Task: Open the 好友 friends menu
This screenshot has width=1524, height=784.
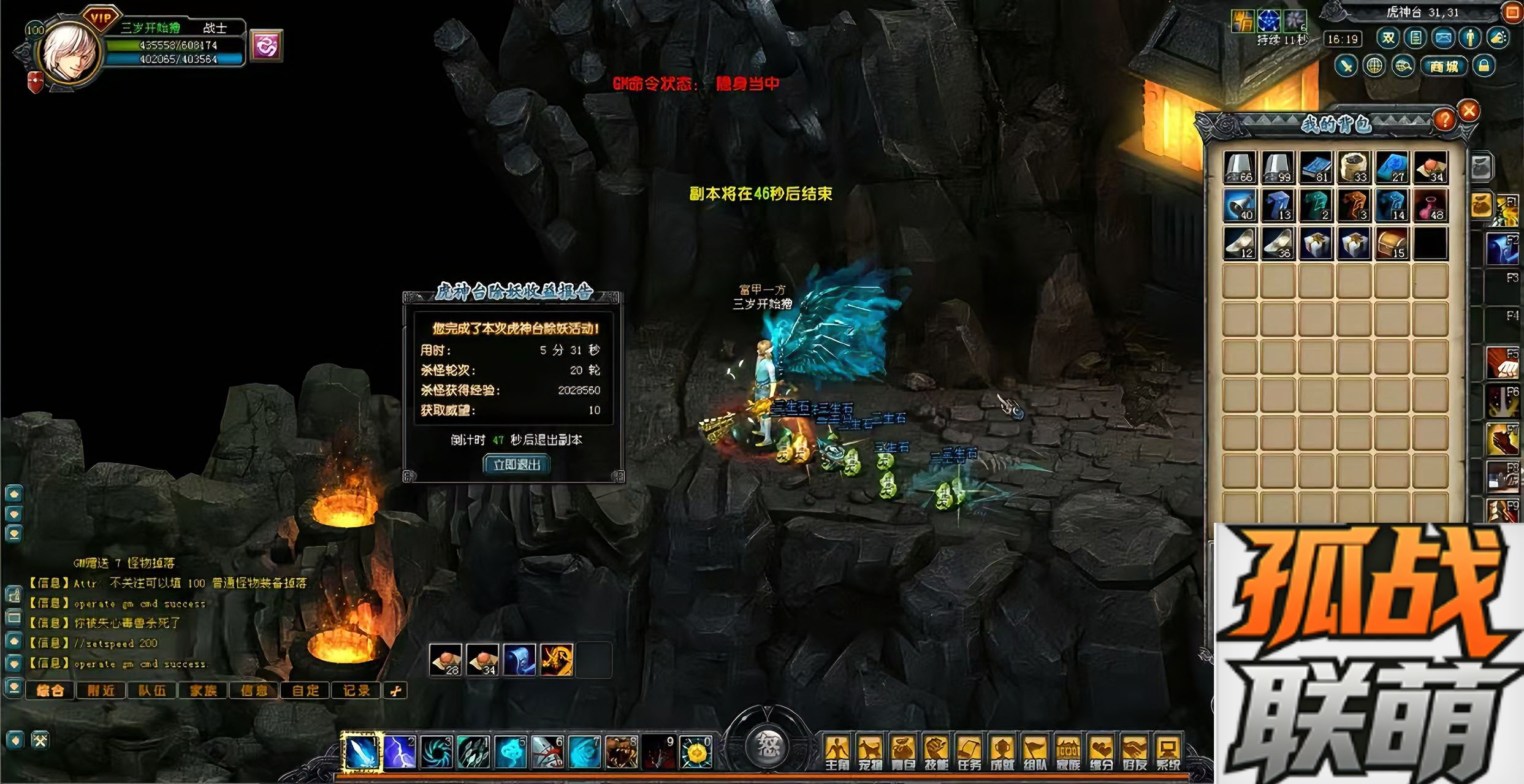Action: pyautogui.click(x=1134, y=753)
